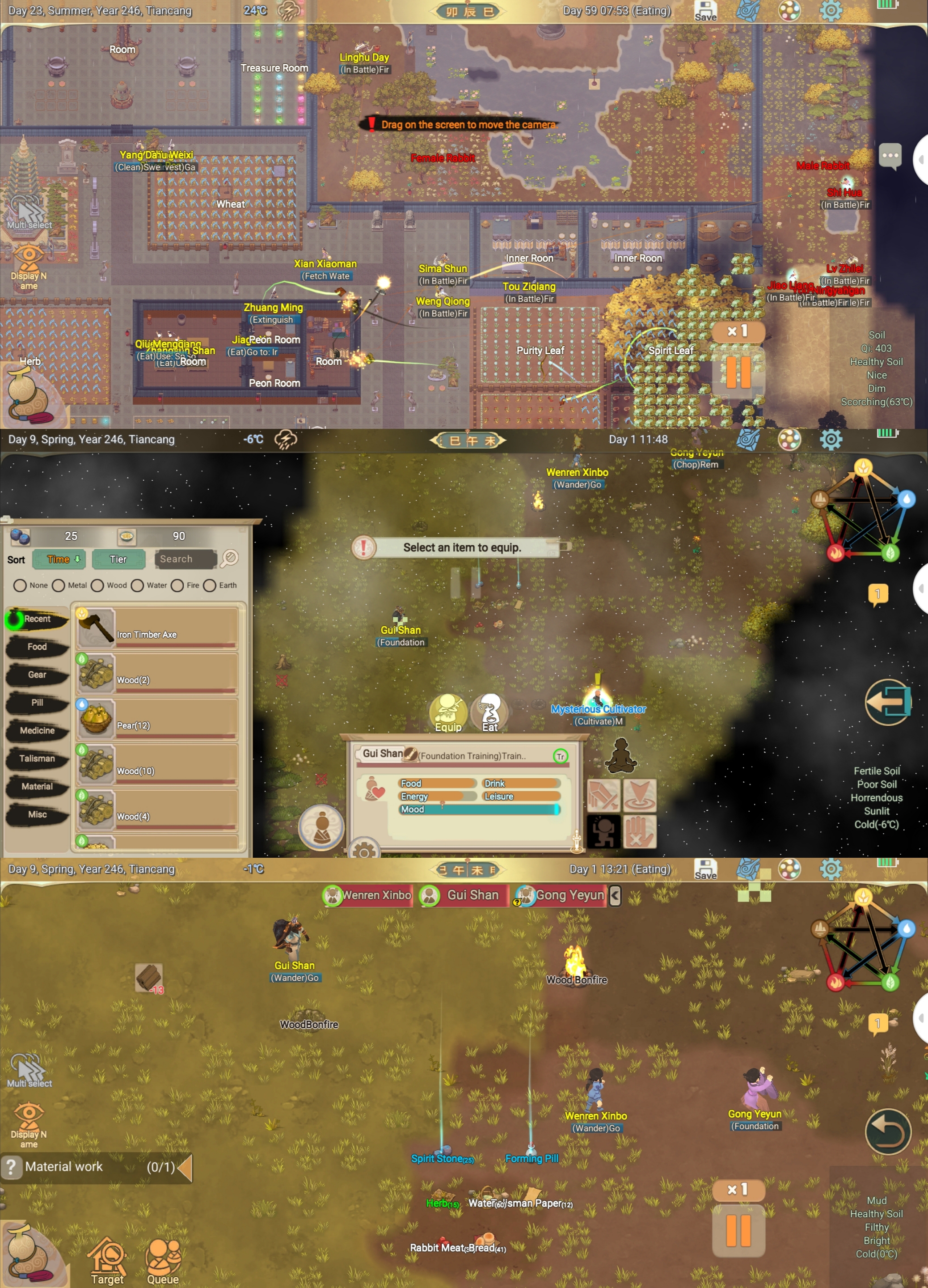The height and width of the screenshot is (1288, 928).
Task: Select the Iron Timber Axe item
Action: [x=156, y=628]
